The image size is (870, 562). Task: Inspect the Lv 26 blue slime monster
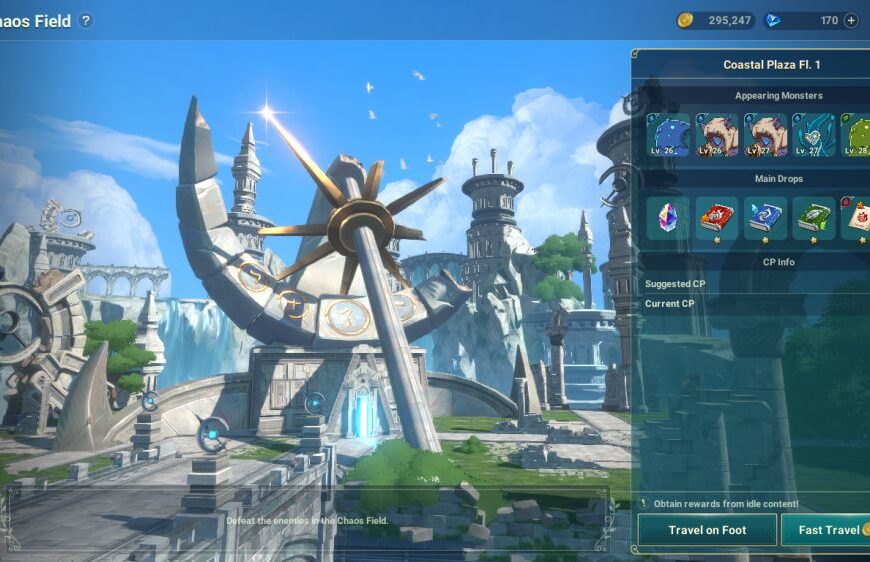(x=667, y=135)
